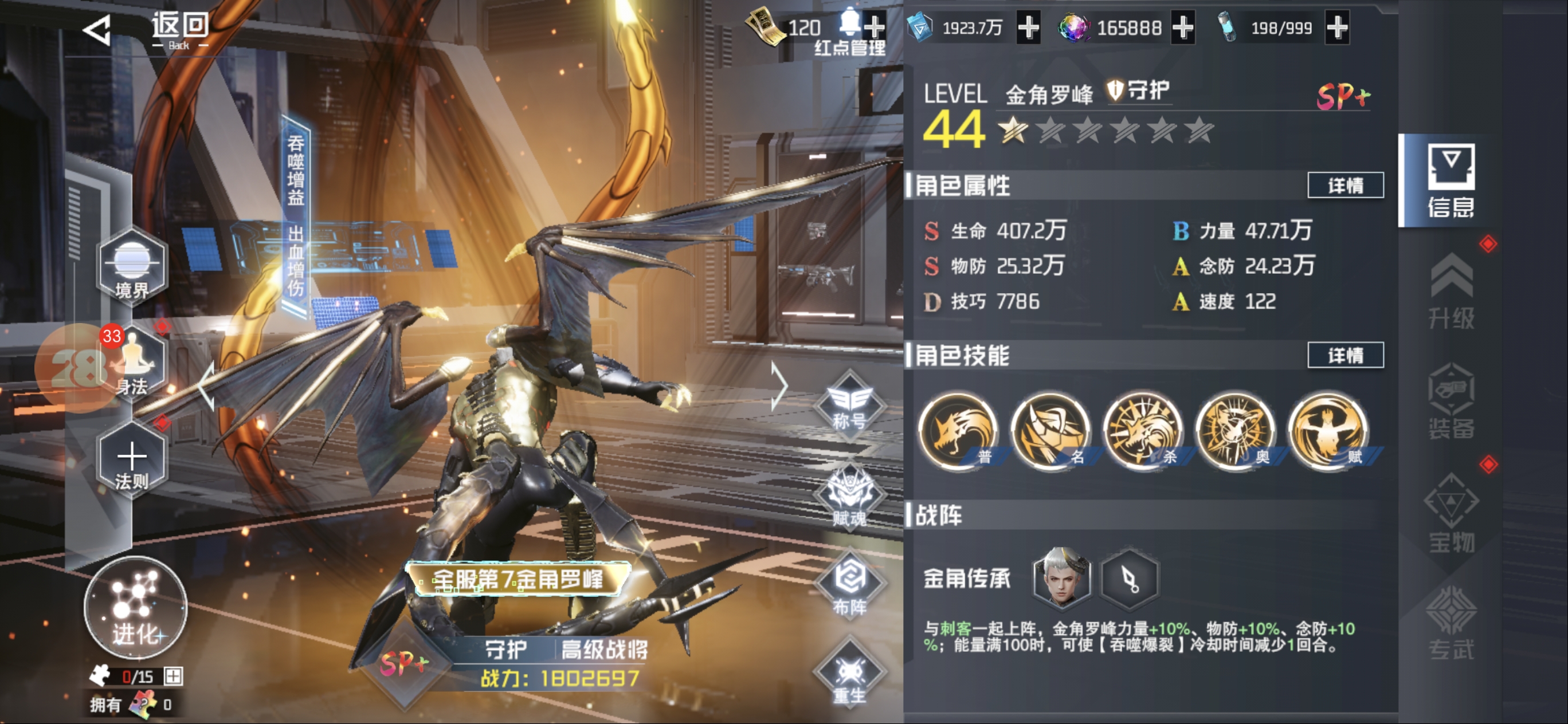The image size is (1568, 724).
Task: Switch to the 升级 upgrade tab
Action: [1451, 292]
